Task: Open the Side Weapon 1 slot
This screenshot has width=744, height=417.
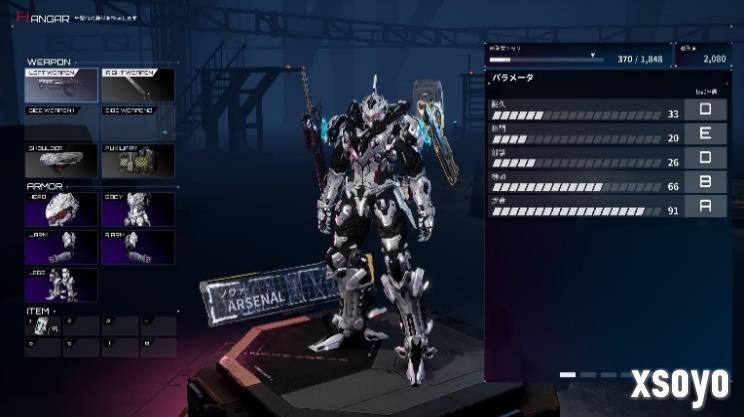Action: click(x=61, y=122)
